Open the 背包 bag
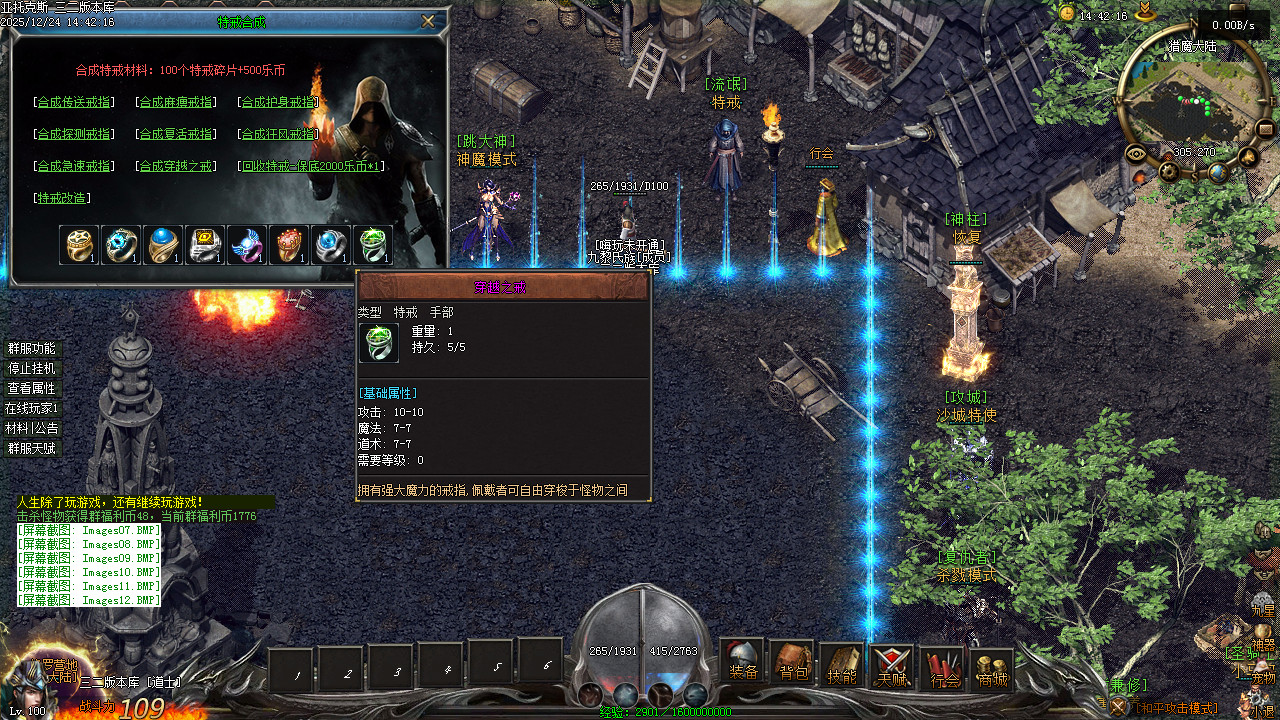The image size is (1280, 720). 793,662
